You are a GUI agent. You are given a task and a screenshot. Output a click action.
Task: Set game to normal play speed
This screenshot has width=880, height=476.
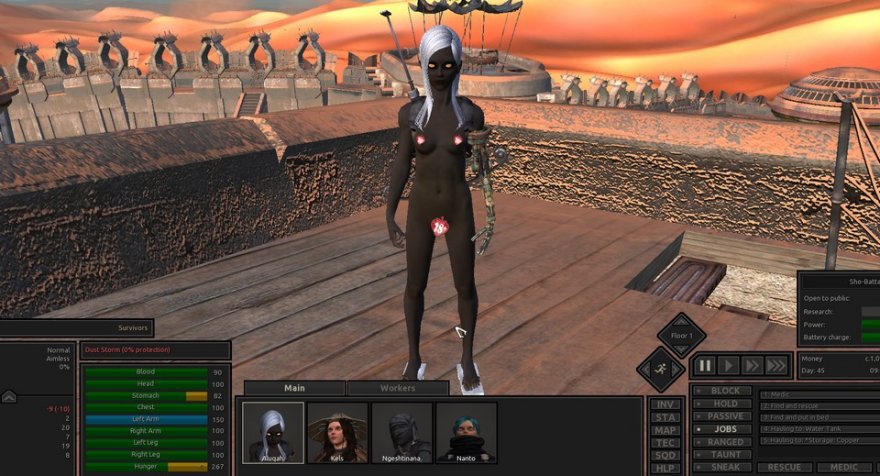tap(729, 366)
